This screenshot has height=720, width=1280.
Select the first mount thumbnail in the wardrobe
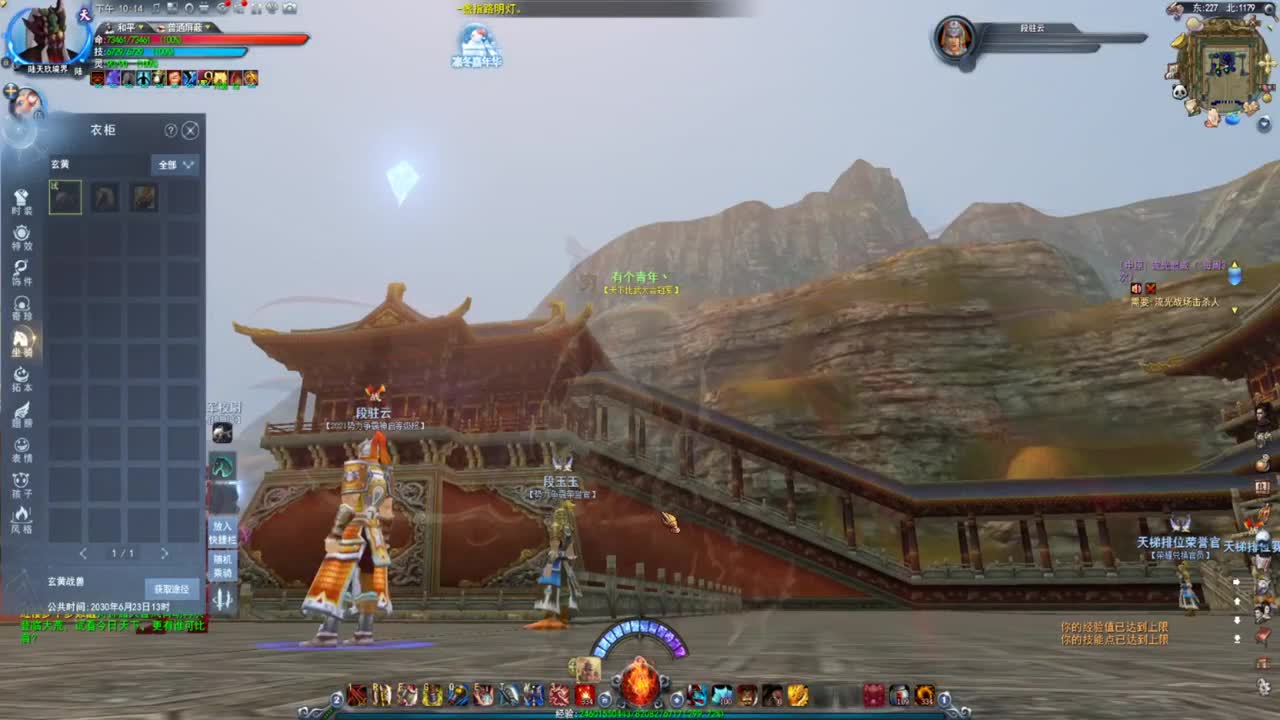(x=65, y=197)
